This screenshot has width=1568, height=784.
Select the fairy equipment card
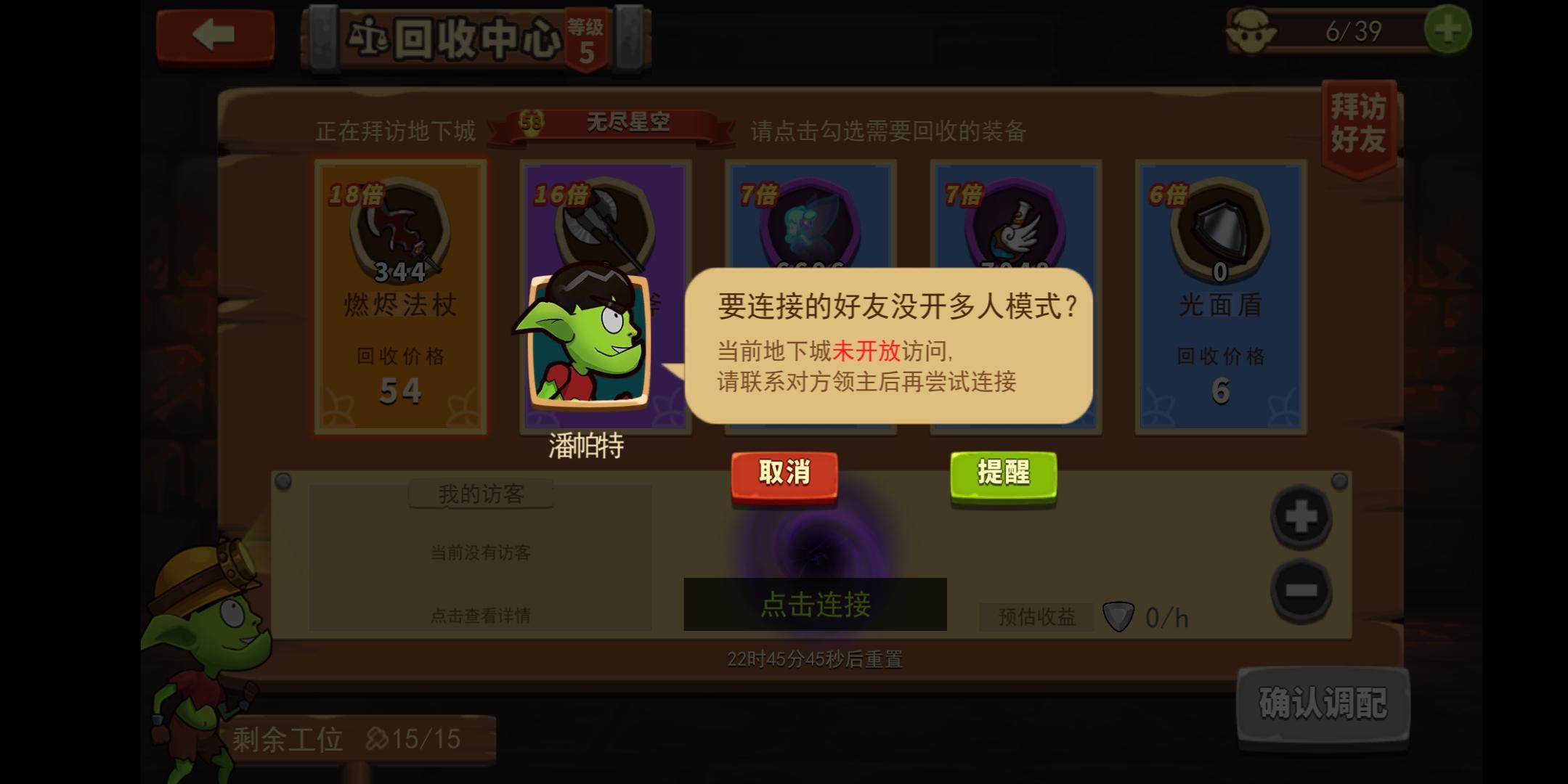[x=810, y=218]
